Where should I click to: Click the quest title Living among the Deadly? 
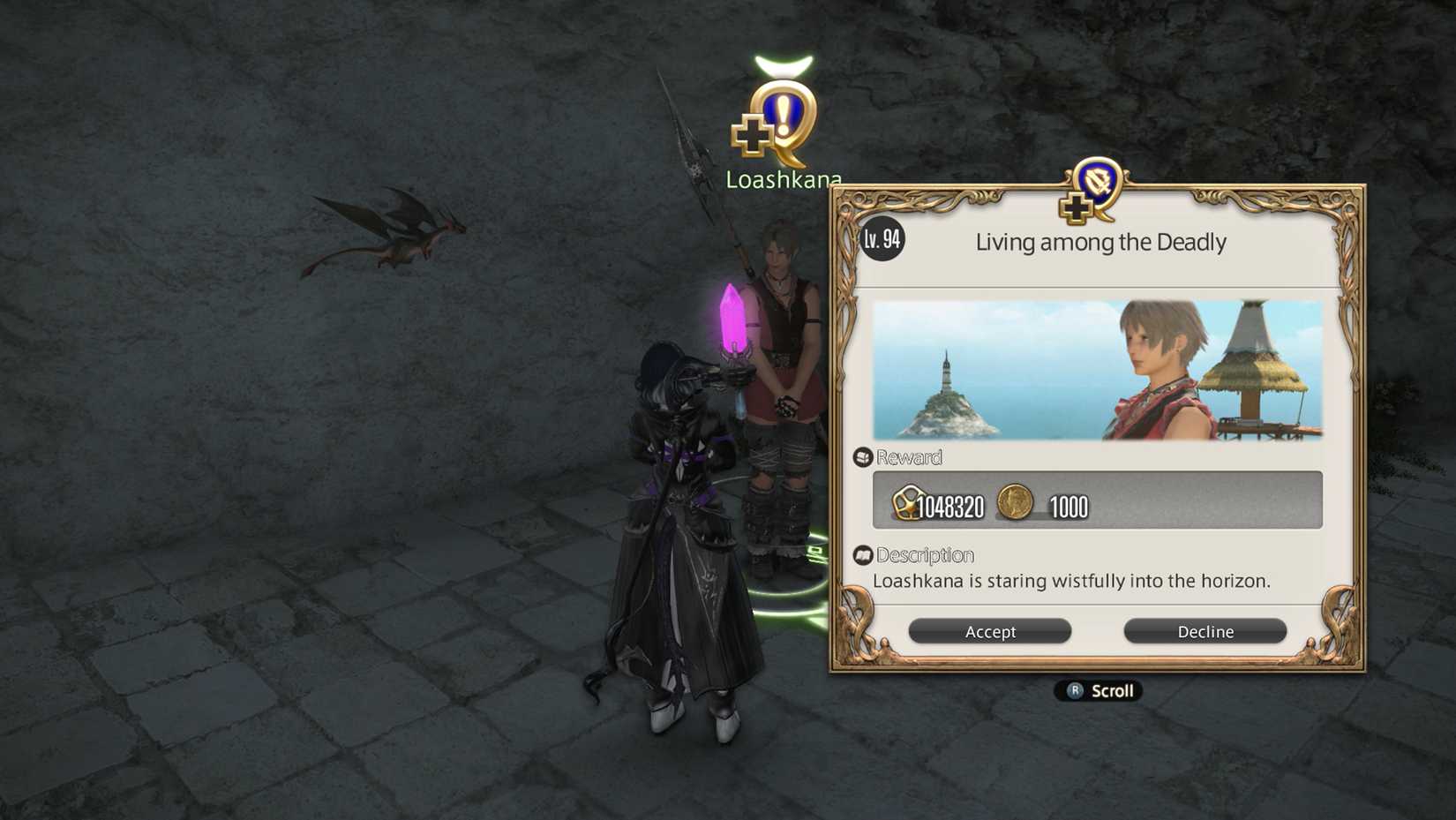click(1100, 242)
